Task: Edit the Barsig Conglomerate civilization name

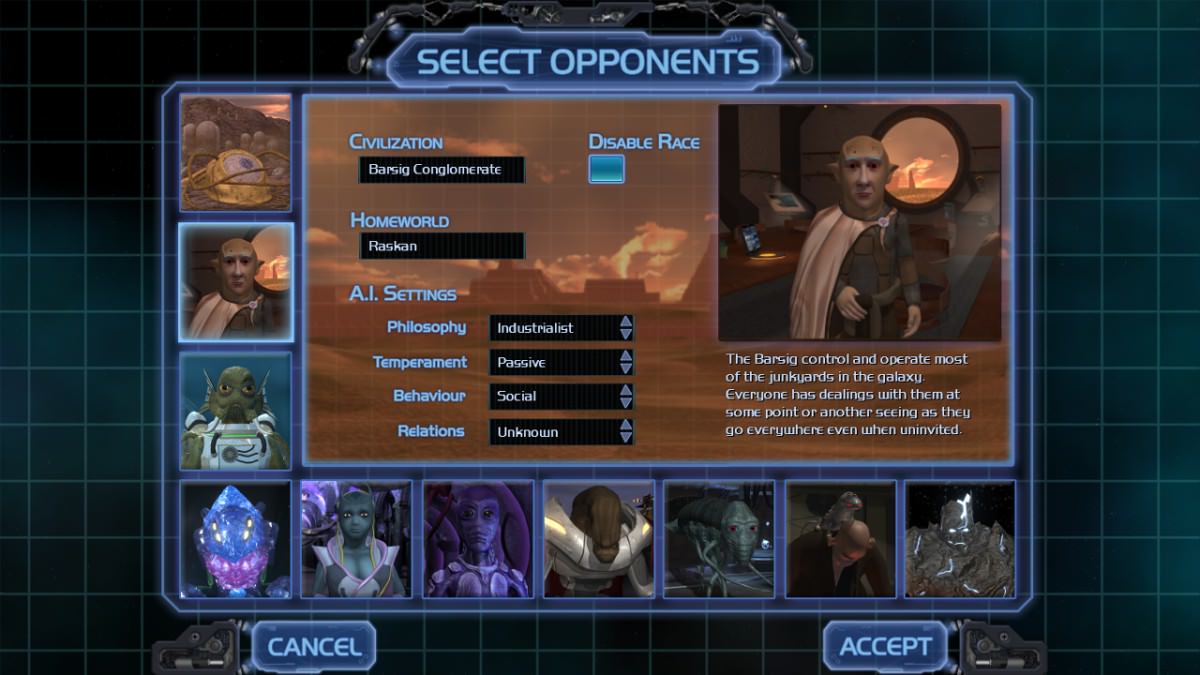Action: (441, 170)
